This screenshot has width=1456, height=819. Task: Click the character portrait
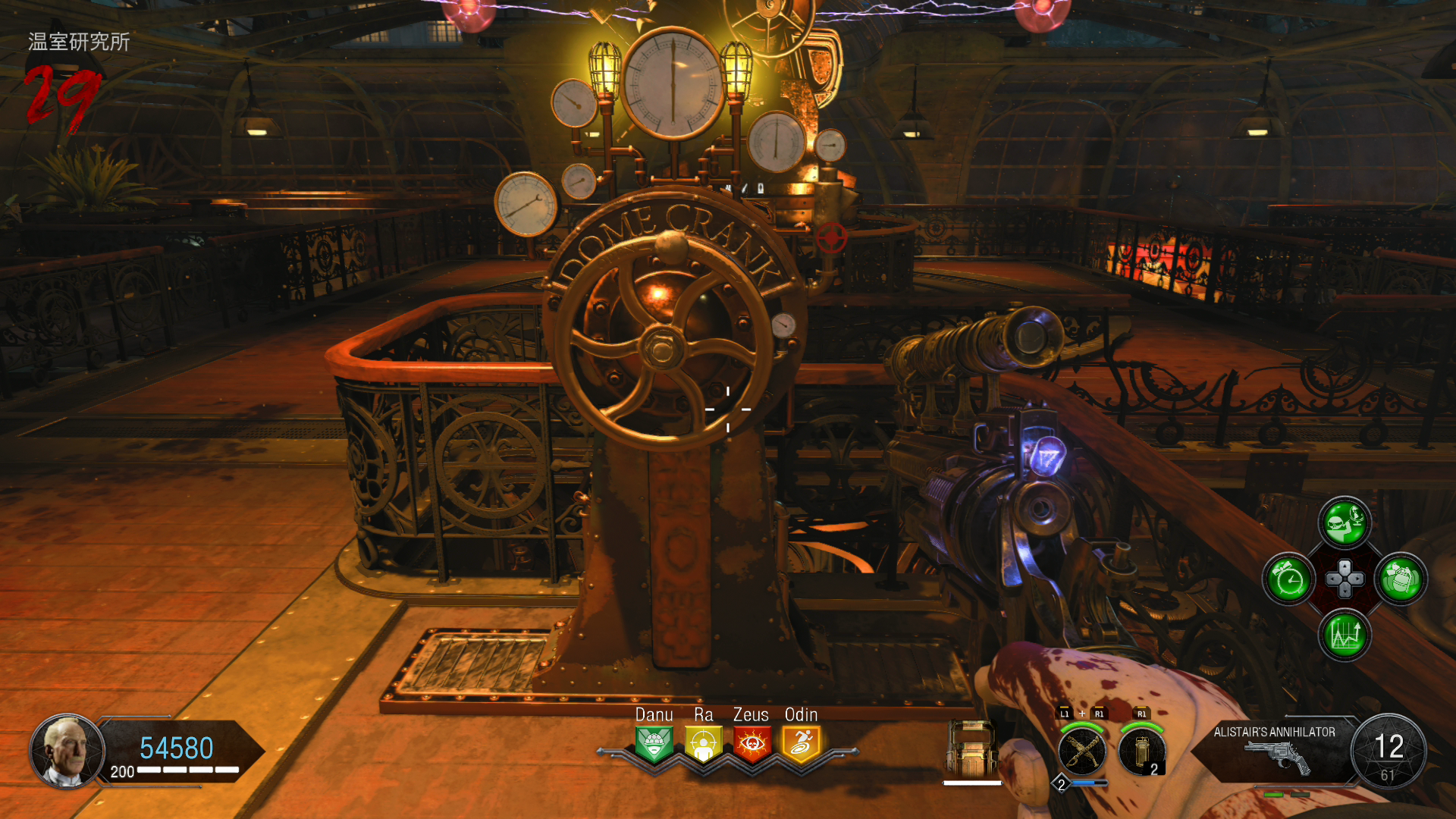point(67,751)
